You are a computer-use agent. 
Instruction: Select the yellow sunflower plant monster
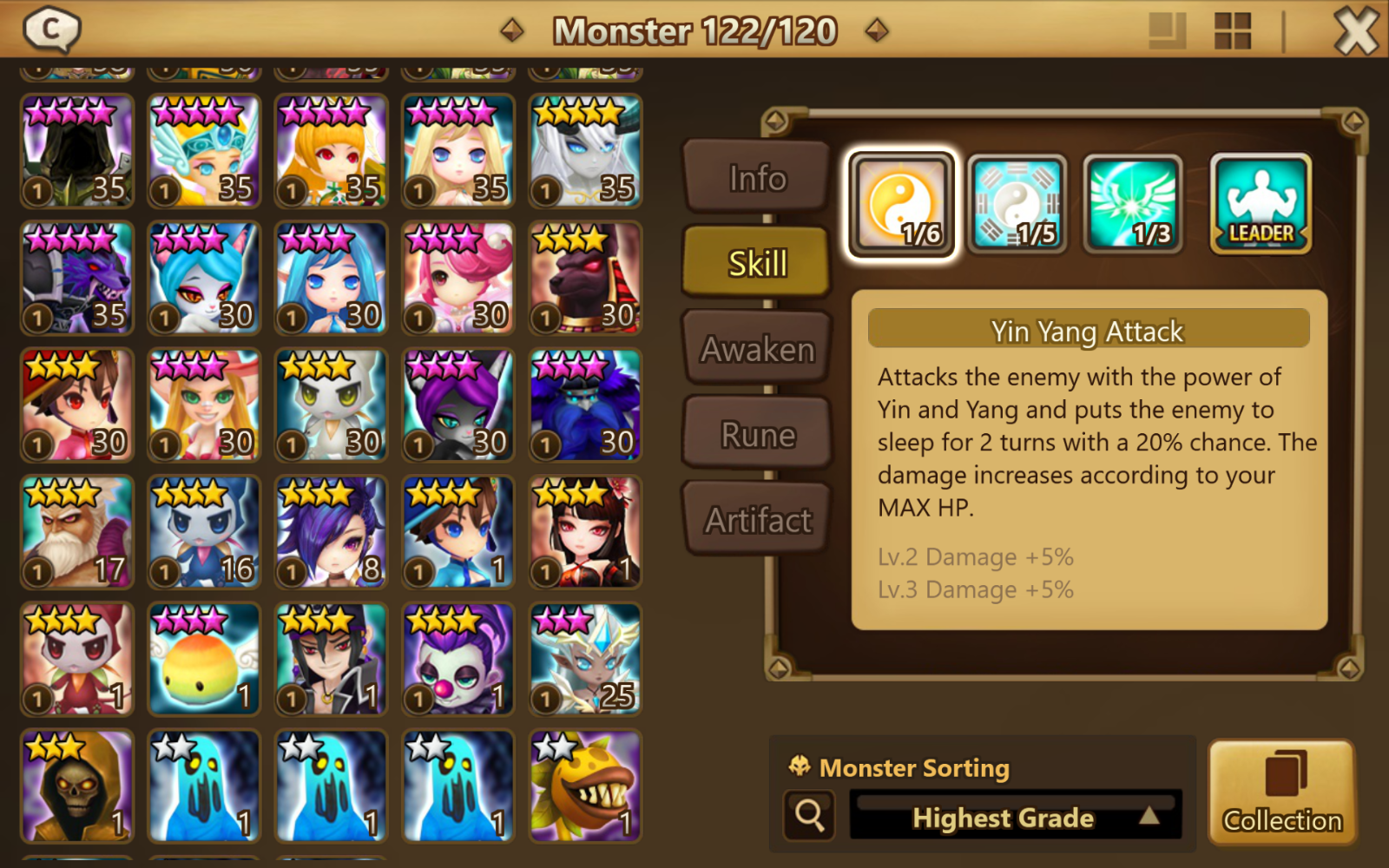(x=586, y=786)
